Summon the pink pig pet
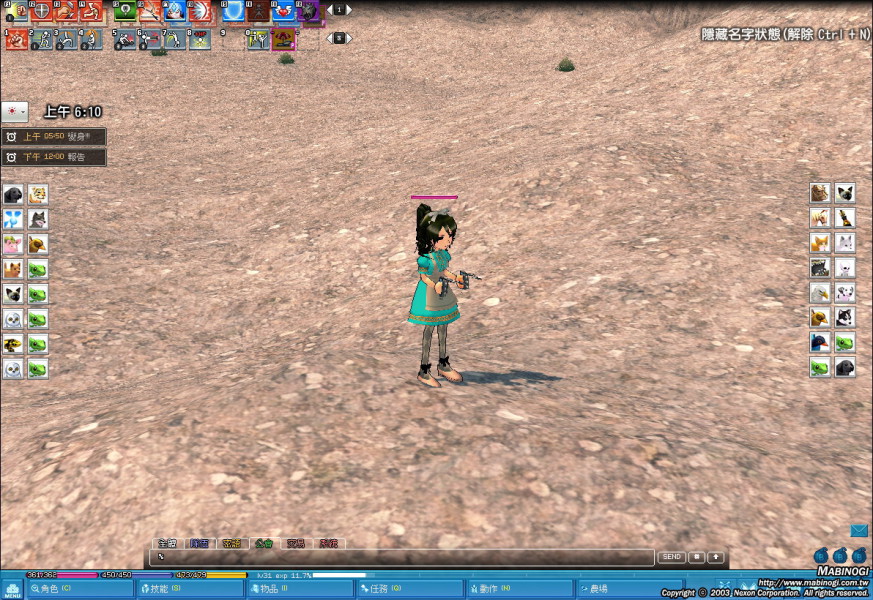The width and height of the screenshot is (873, 600). coord(13,244)
